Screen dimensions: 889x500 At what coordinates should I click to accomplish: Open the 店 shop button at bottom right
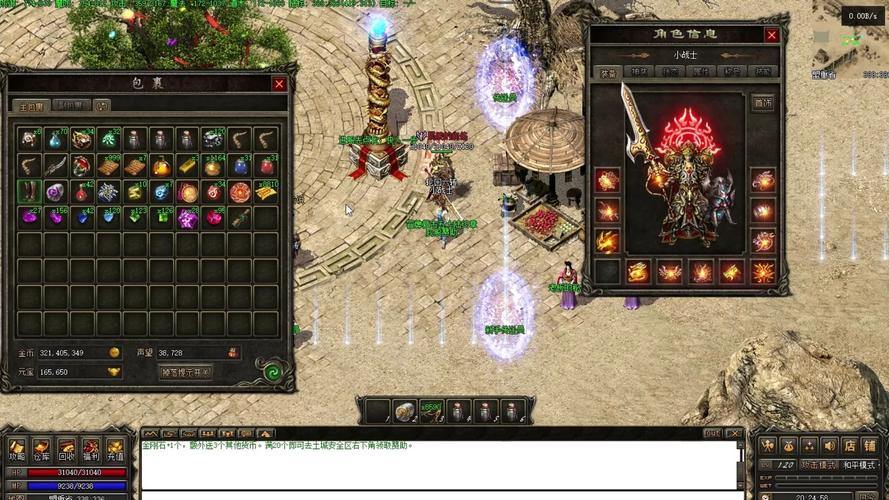coord(849,446)
